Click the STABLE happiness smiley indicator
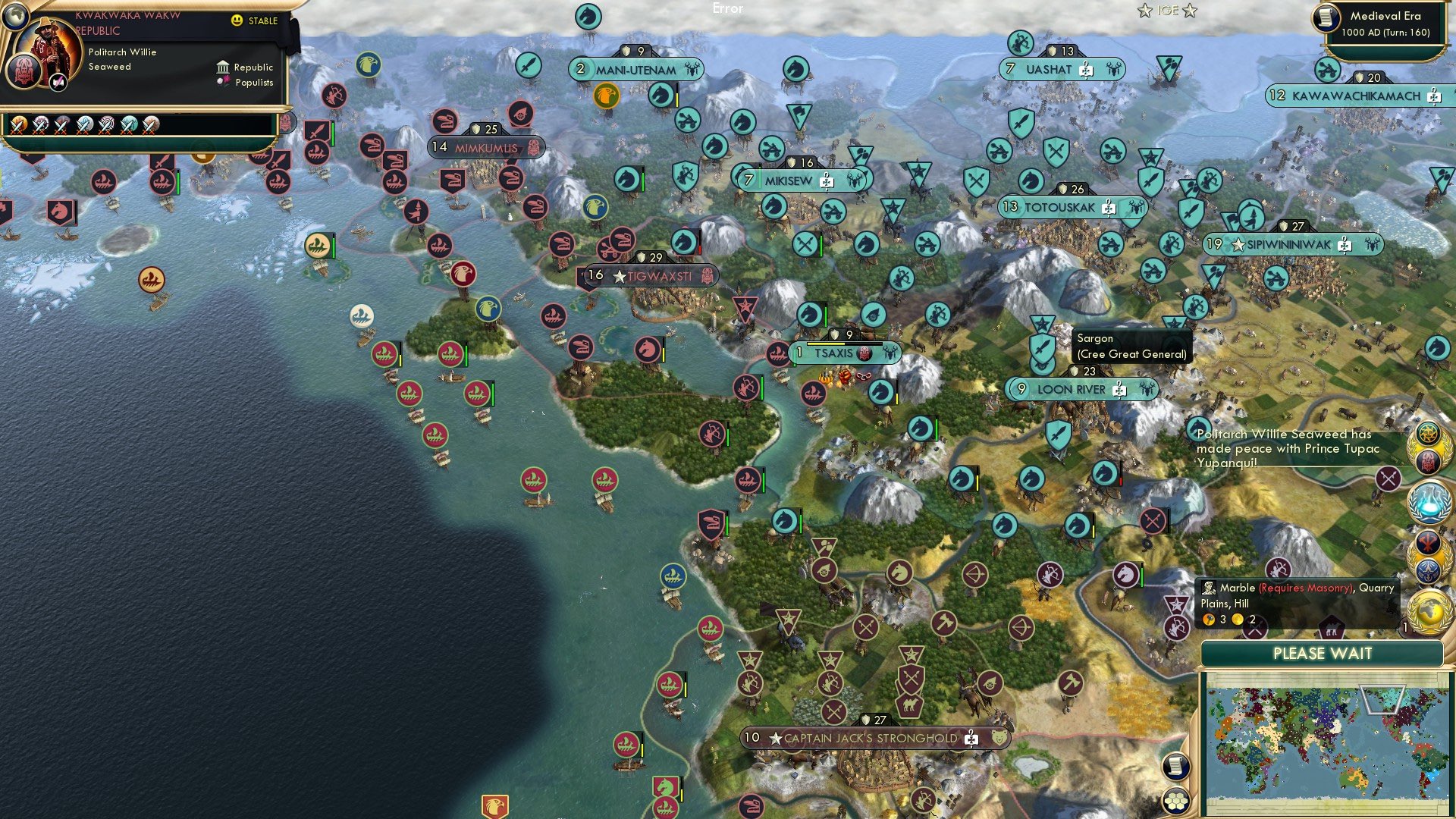Viewport: 1456px width, 819px height. (x=237, y=20)
